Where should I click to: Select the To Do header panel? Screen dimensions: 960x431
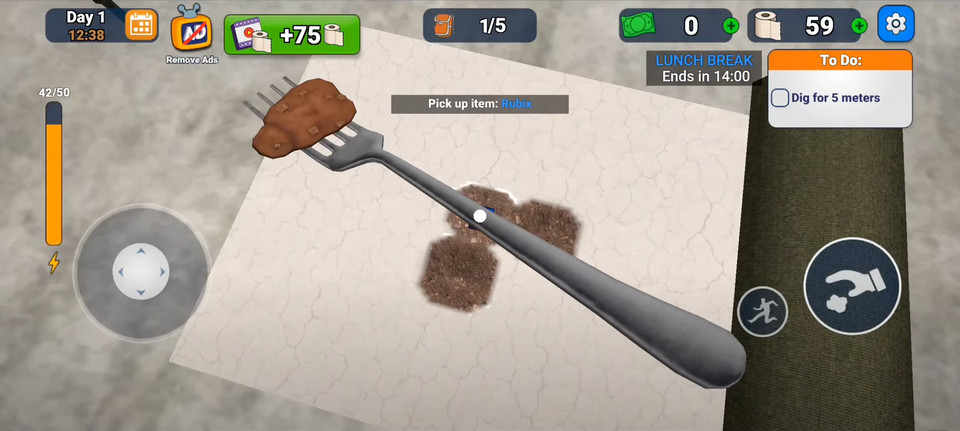[x=840, y=60]
